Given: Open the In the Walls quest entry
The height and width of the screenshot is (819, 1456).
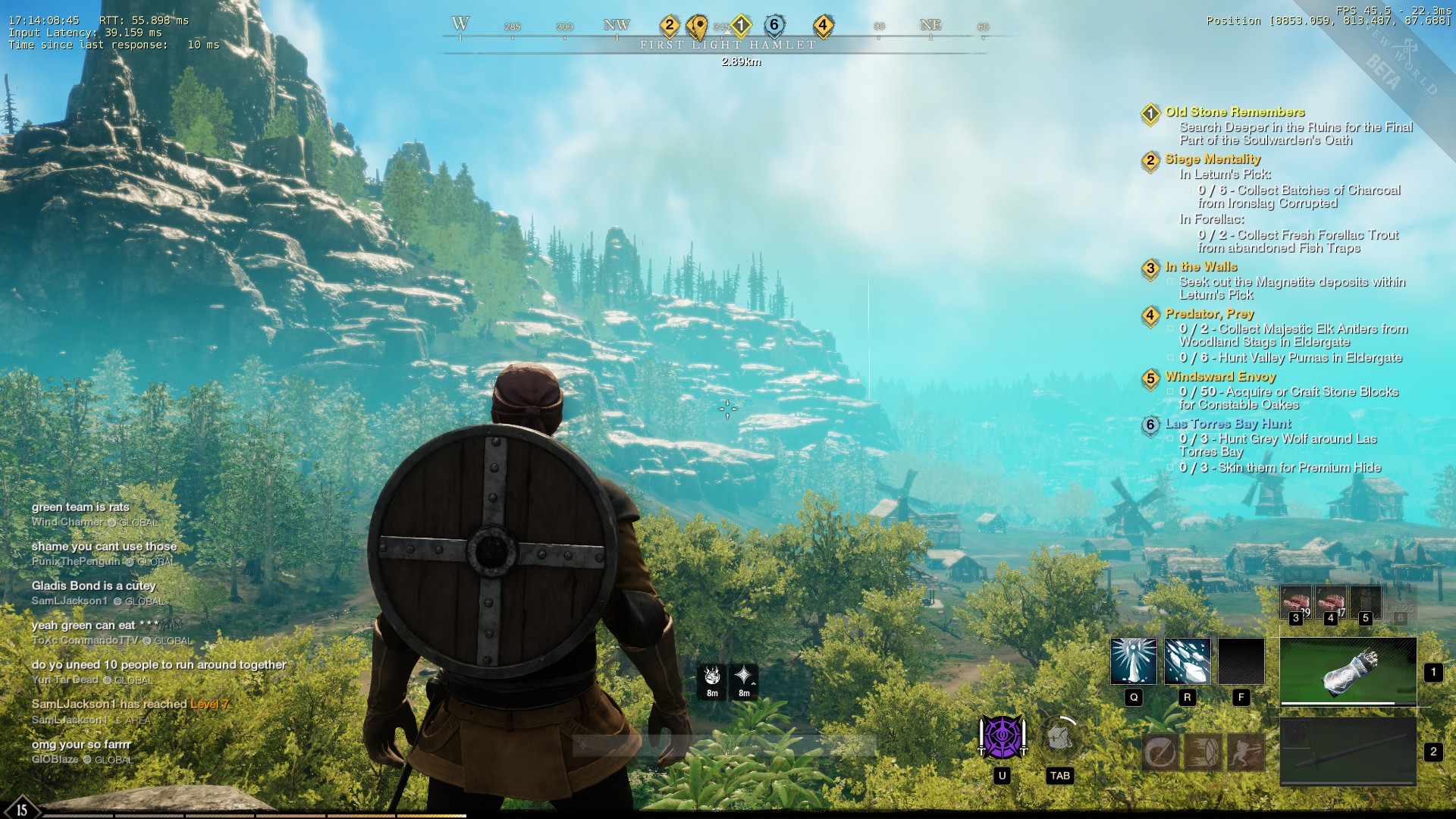Looking at the screenshot, I should pyautogui.click(x=1201, y=267).
